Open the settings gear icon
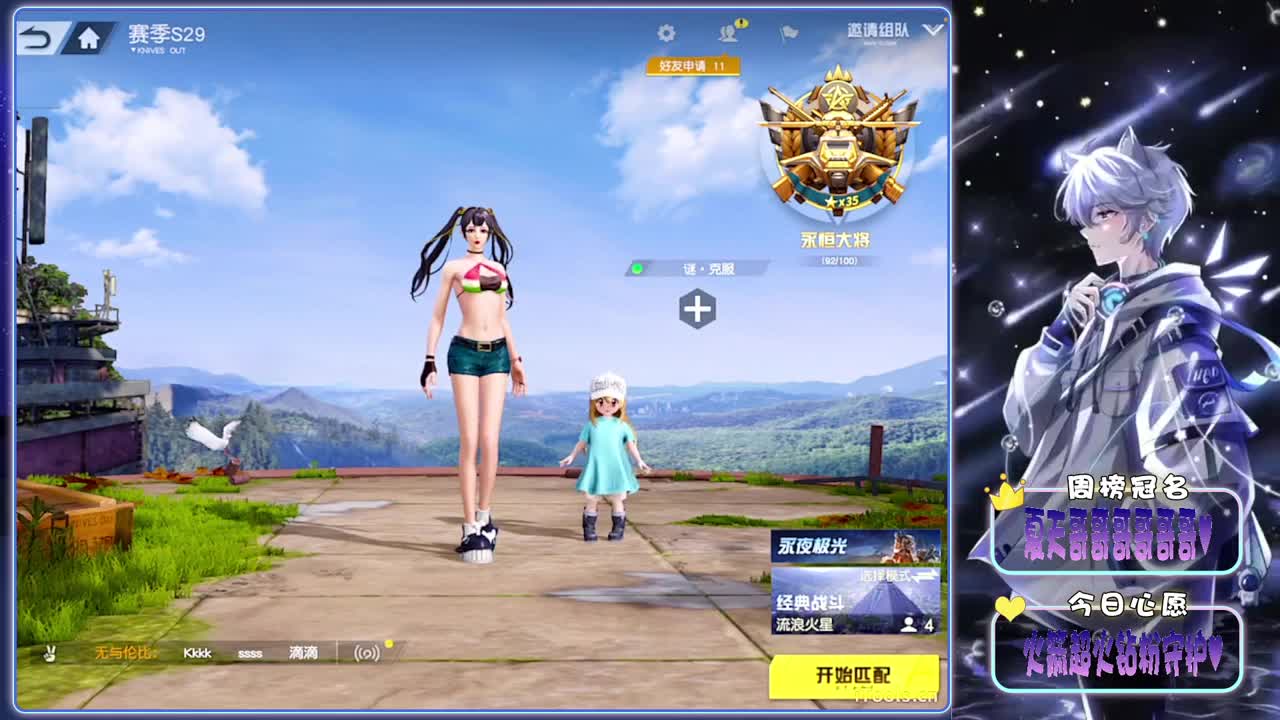 (667, 31)
